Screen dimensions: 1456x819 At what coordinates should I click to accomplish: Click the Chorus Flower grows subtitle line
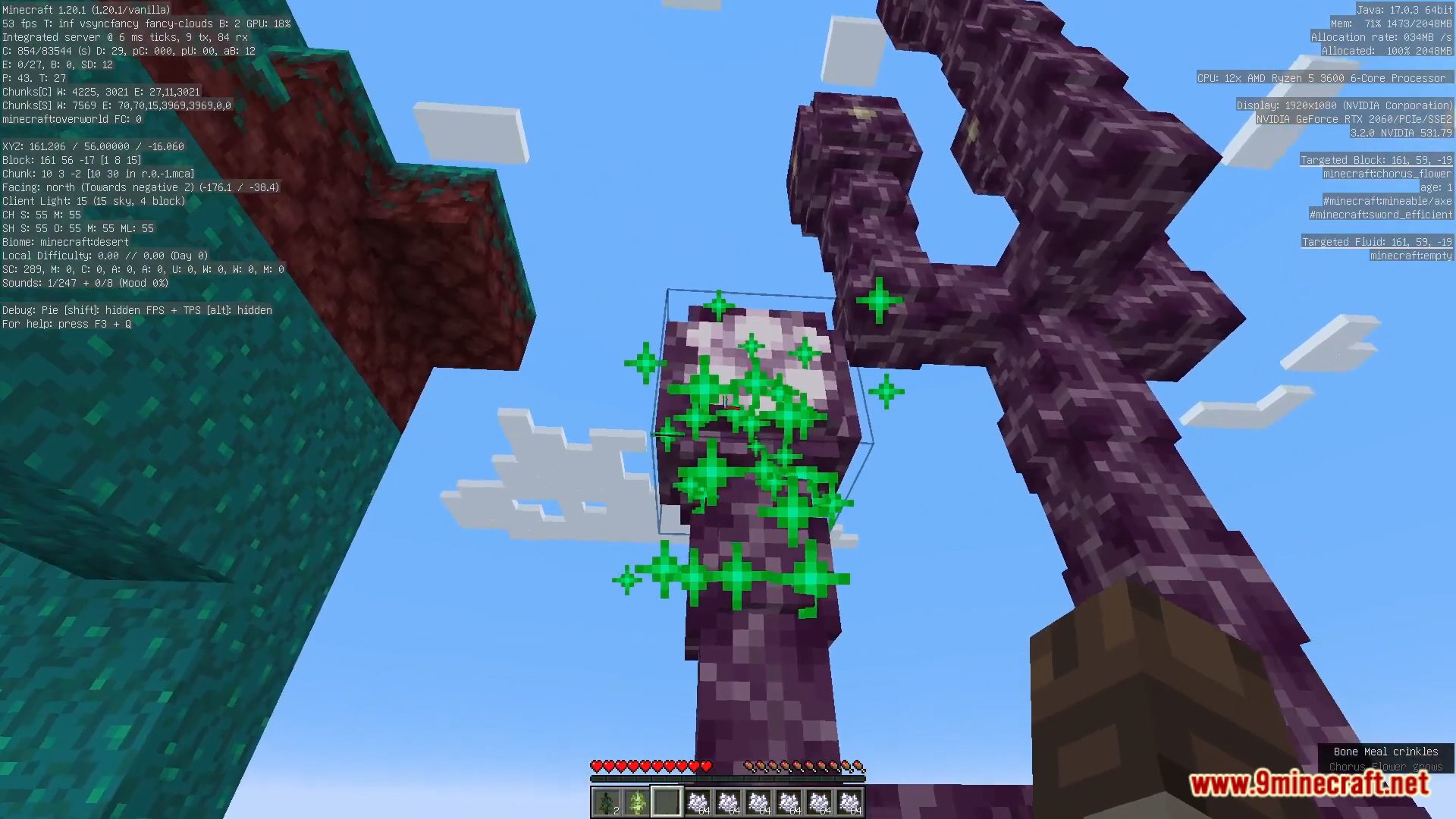(1386, 767)
